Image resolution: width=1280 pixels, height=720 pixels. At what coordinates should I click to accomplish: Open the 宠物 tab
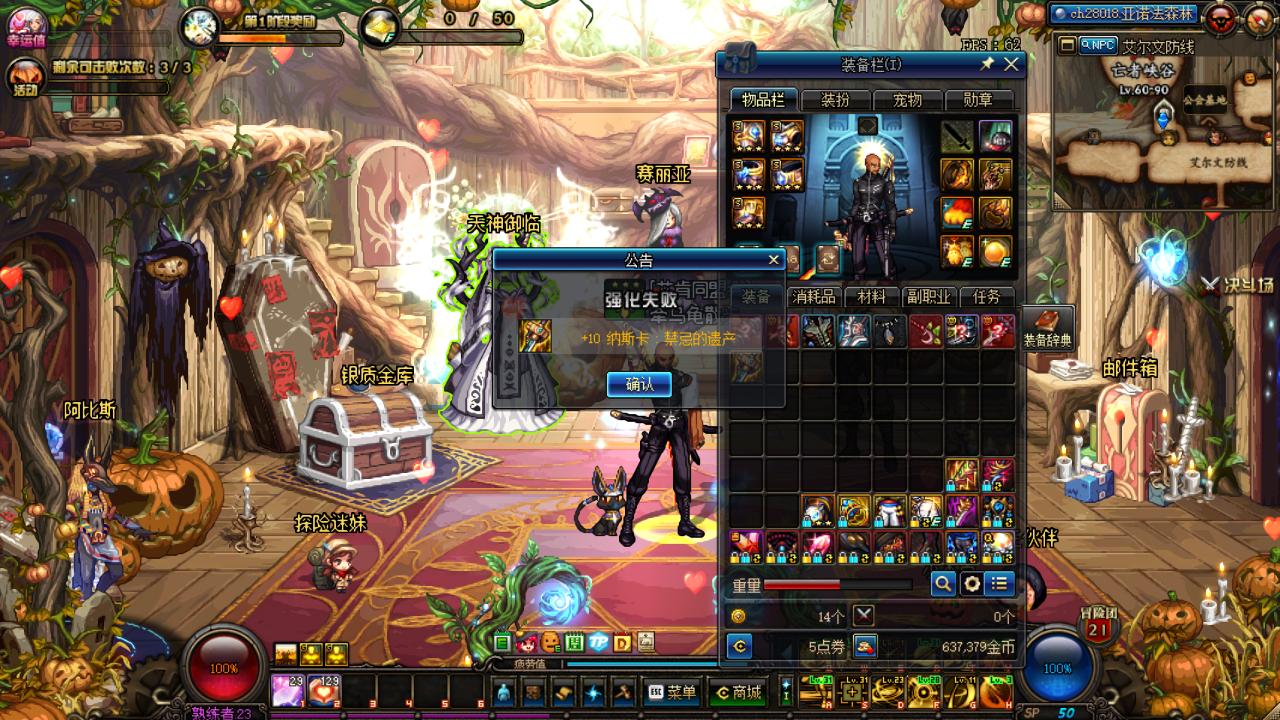(907, 100)
